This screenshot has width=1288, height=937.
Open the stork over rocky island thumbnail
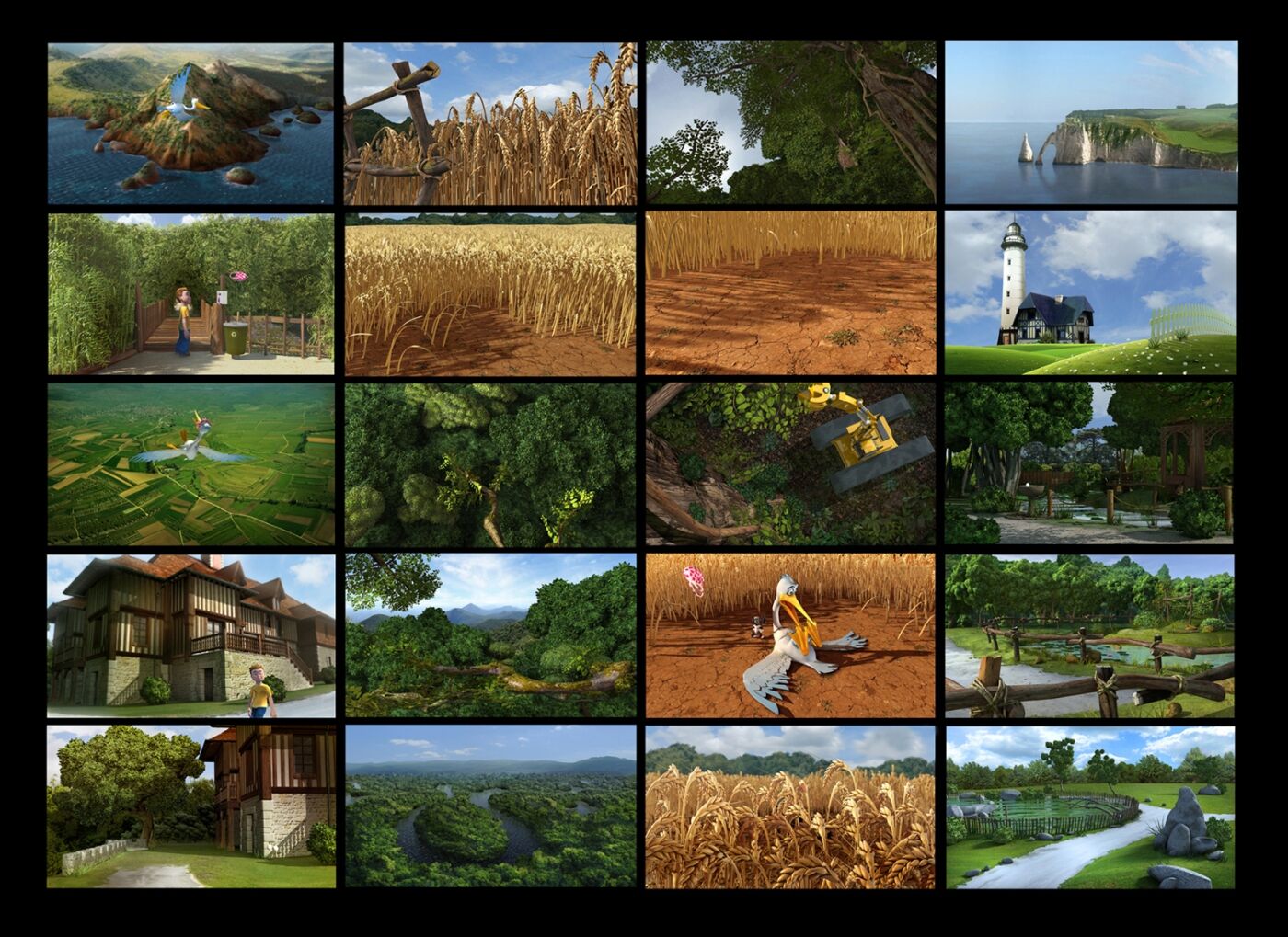point(190,123)
